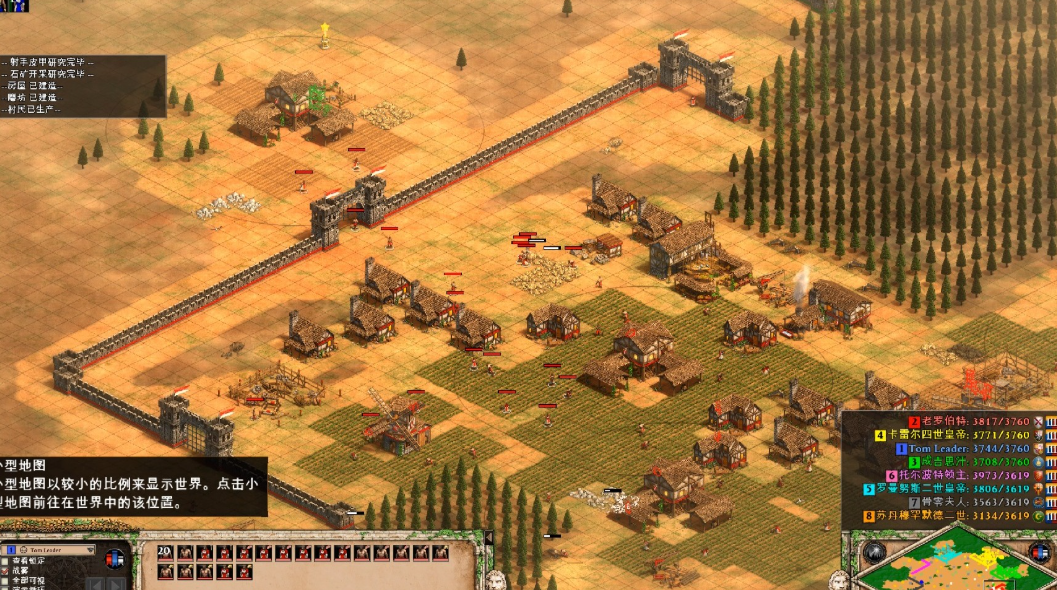Select 托尔波特领主 score row
Screen dimensions: 1057x590
[930, 476]
